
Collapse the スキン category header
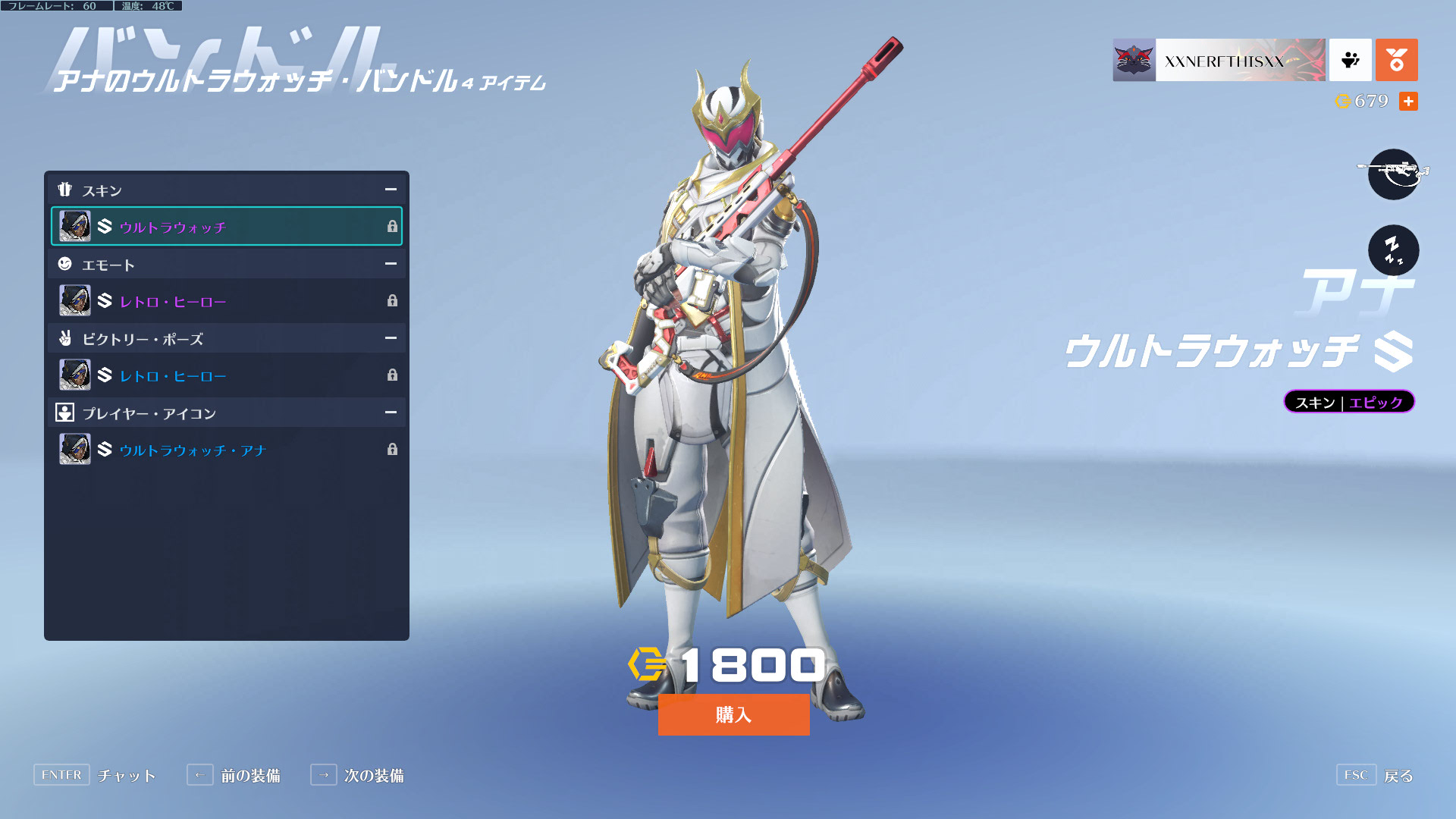pyautogui.click(x=391, y=190)
